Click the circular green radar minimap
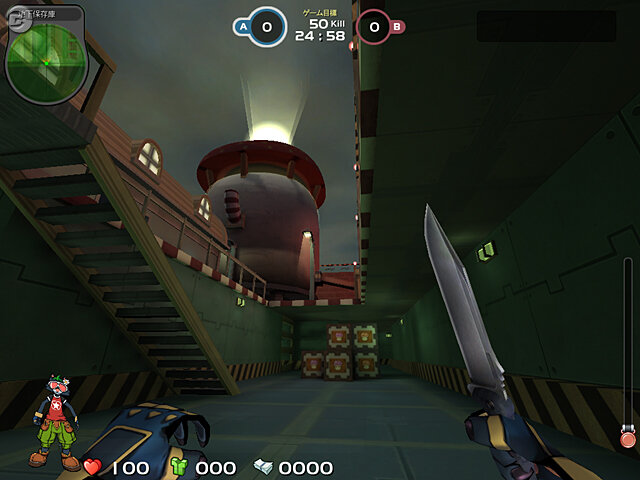Viewport: 640px width, 480px height. click(x=44, y=56)
